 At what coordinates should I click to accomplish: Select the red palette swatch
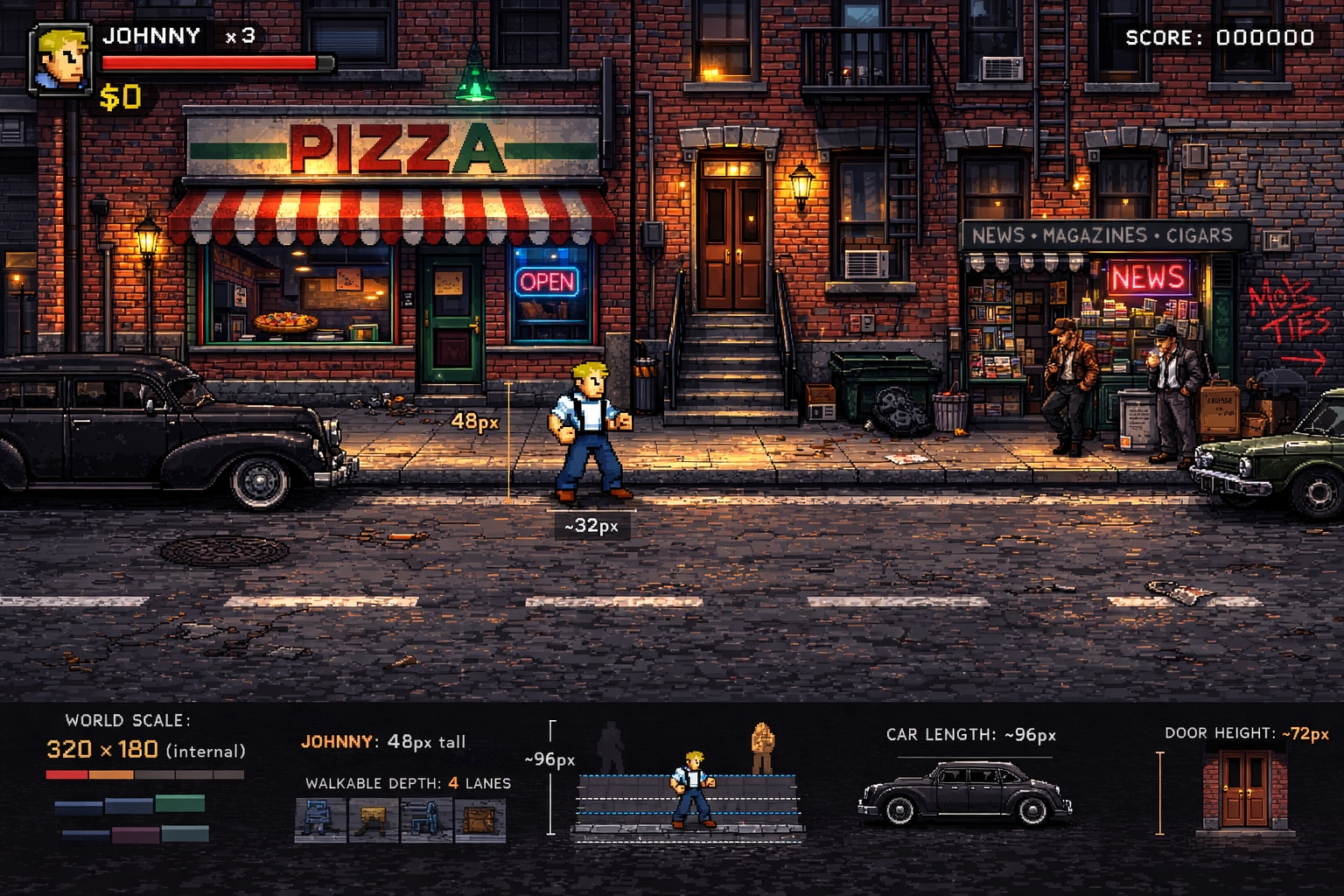pyautogui.click(x=66, y=774)
